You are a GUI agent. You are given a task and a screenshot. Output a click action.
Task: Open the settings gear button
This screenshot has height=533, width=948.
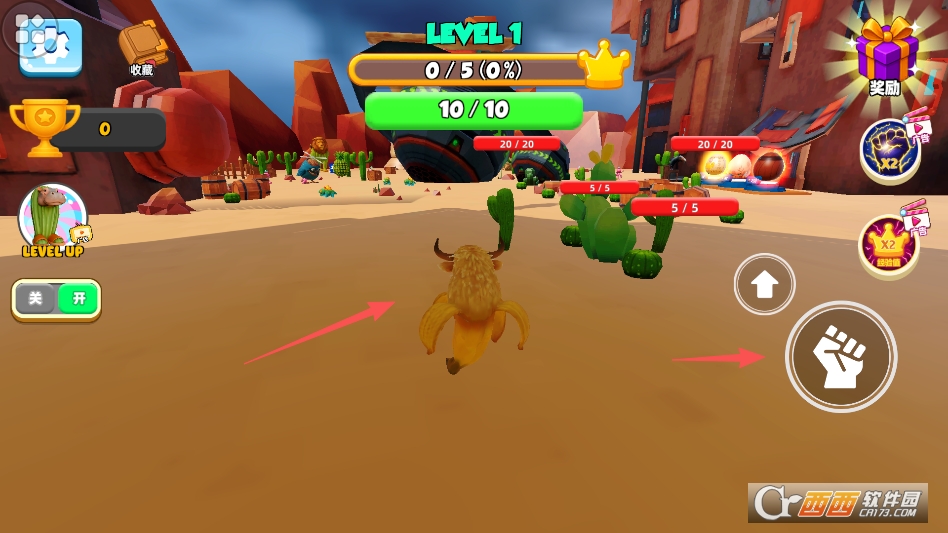[x=50, y=45]
